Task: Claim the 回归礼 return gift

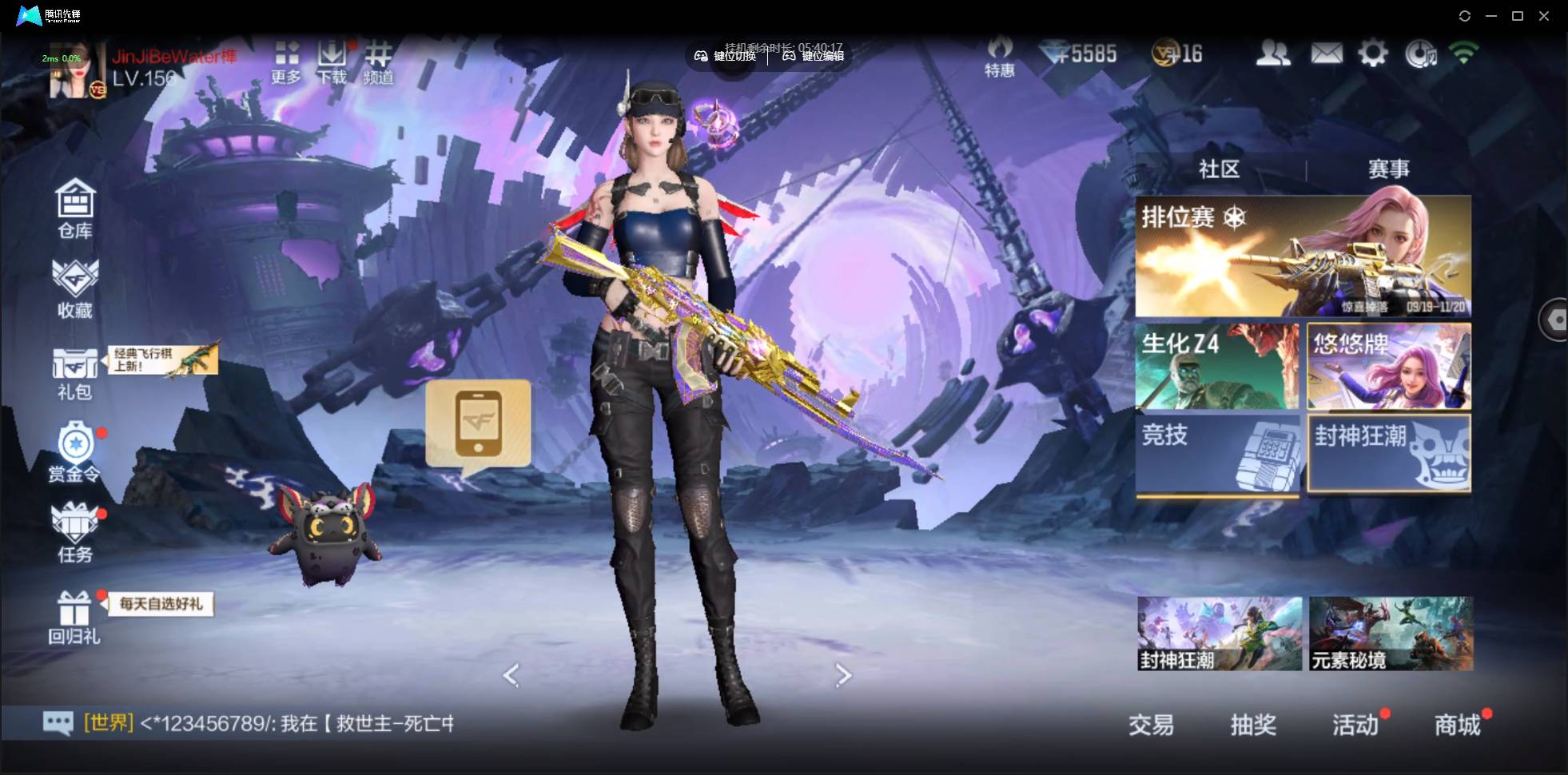Action: [x=74, y=618]
